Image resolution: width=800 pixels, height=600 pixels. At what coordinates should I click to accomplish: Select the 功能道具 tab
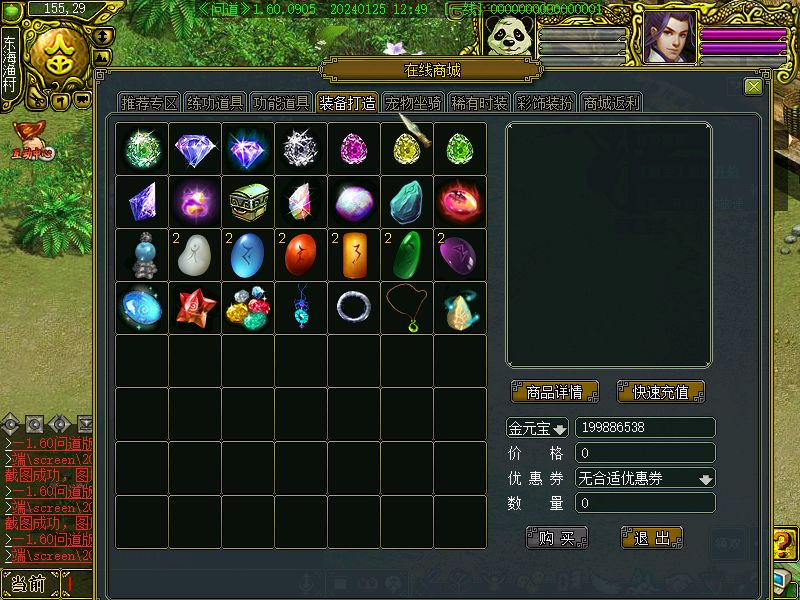(281, 103)
